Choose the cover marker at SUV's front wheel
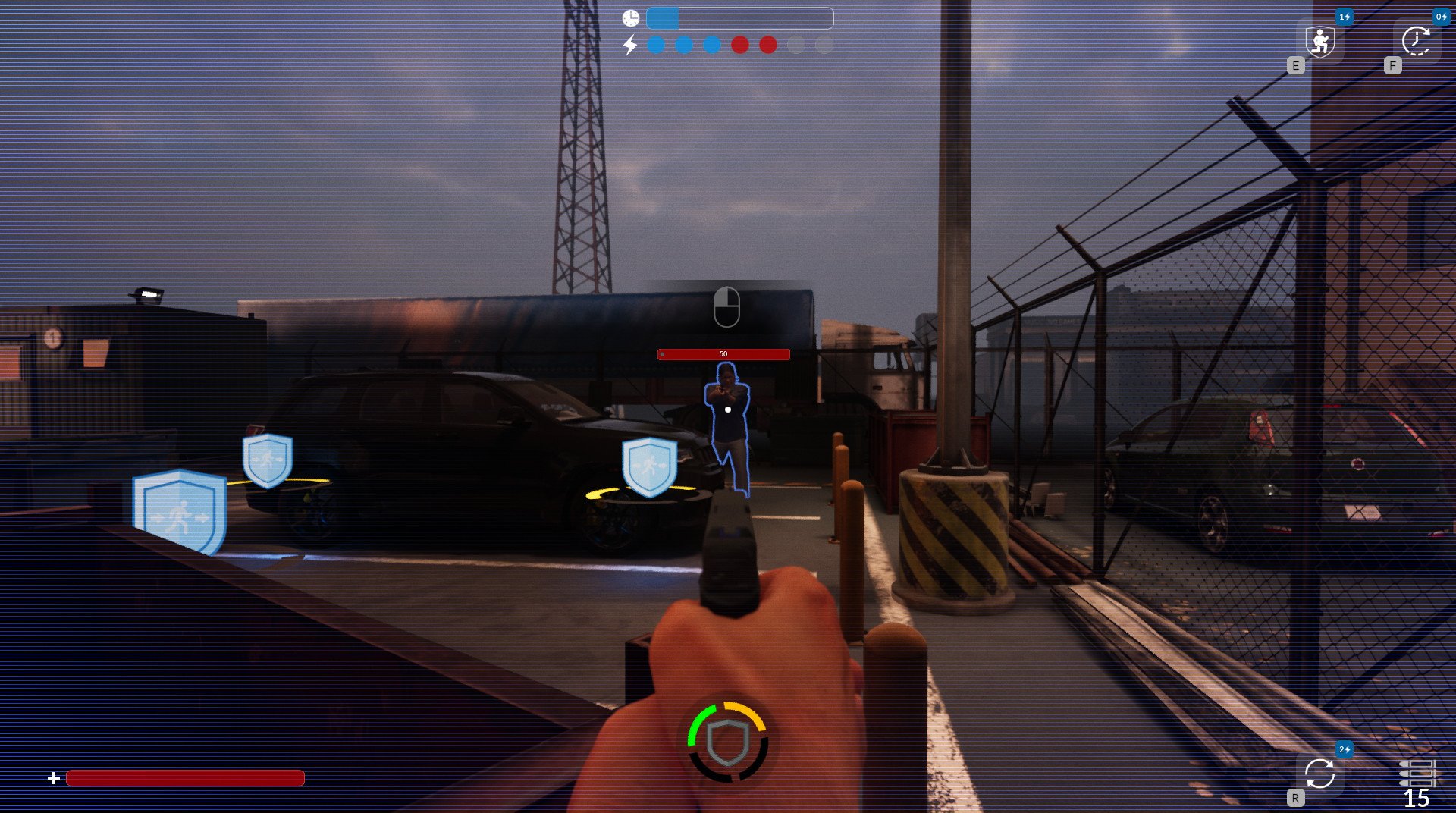 (x=649, y=466)
